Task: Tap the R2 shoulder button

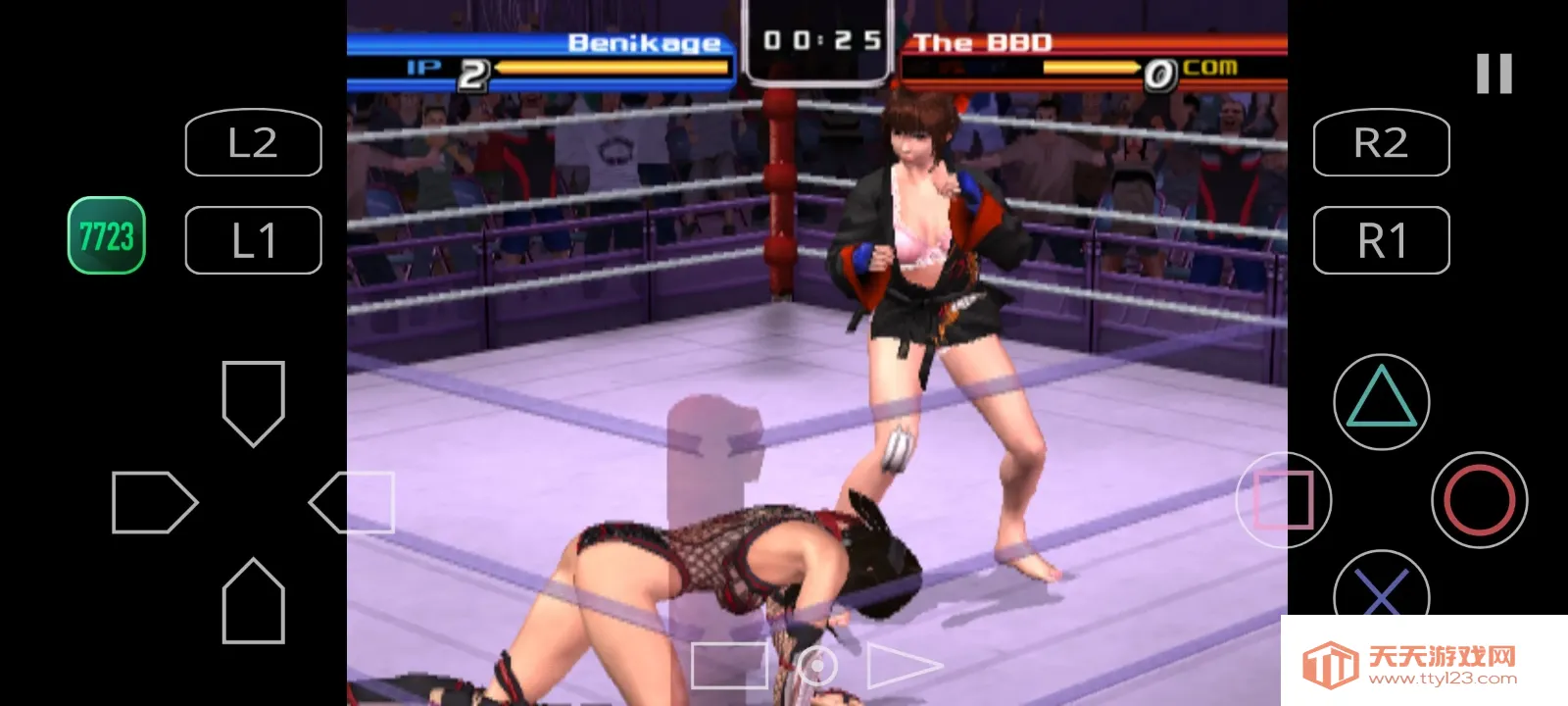Action: [x=1381, y=143]
